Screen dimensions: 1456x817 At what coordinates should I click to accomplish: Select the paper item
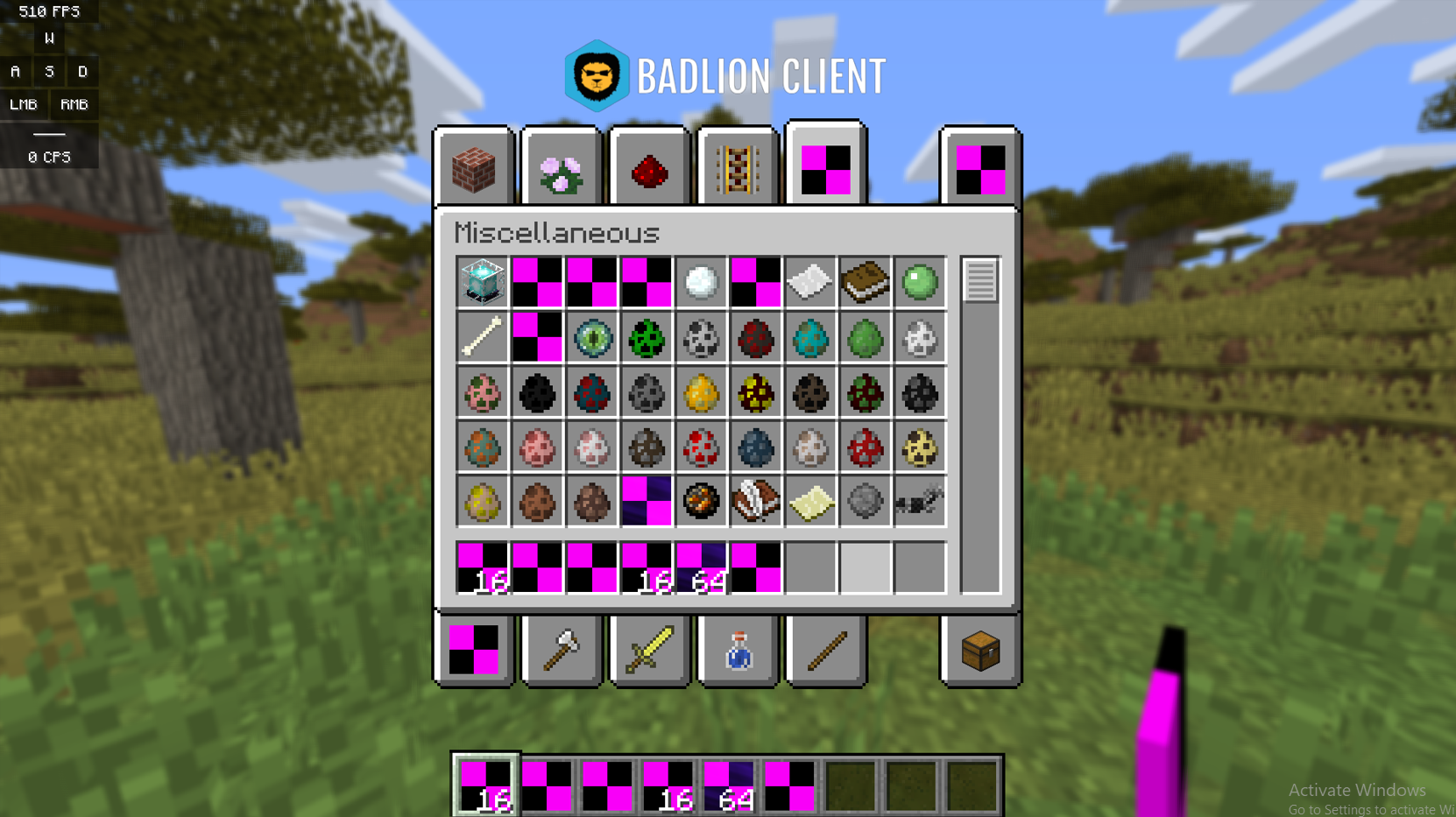(x=809, y=283)
